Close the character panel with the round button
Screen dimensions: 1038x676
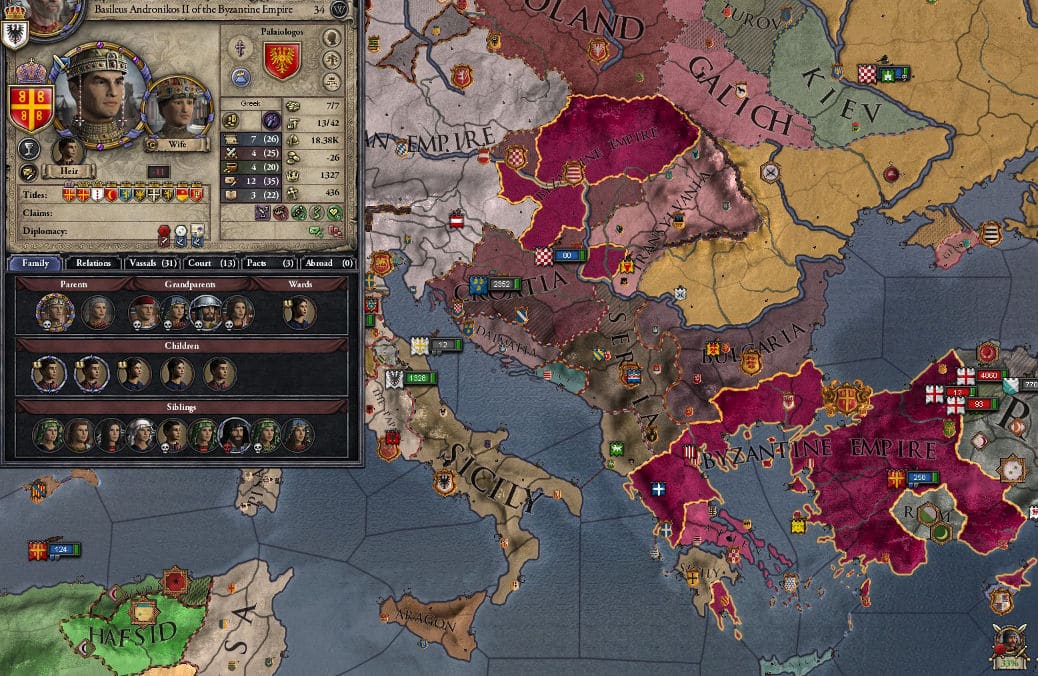(343, 10)
